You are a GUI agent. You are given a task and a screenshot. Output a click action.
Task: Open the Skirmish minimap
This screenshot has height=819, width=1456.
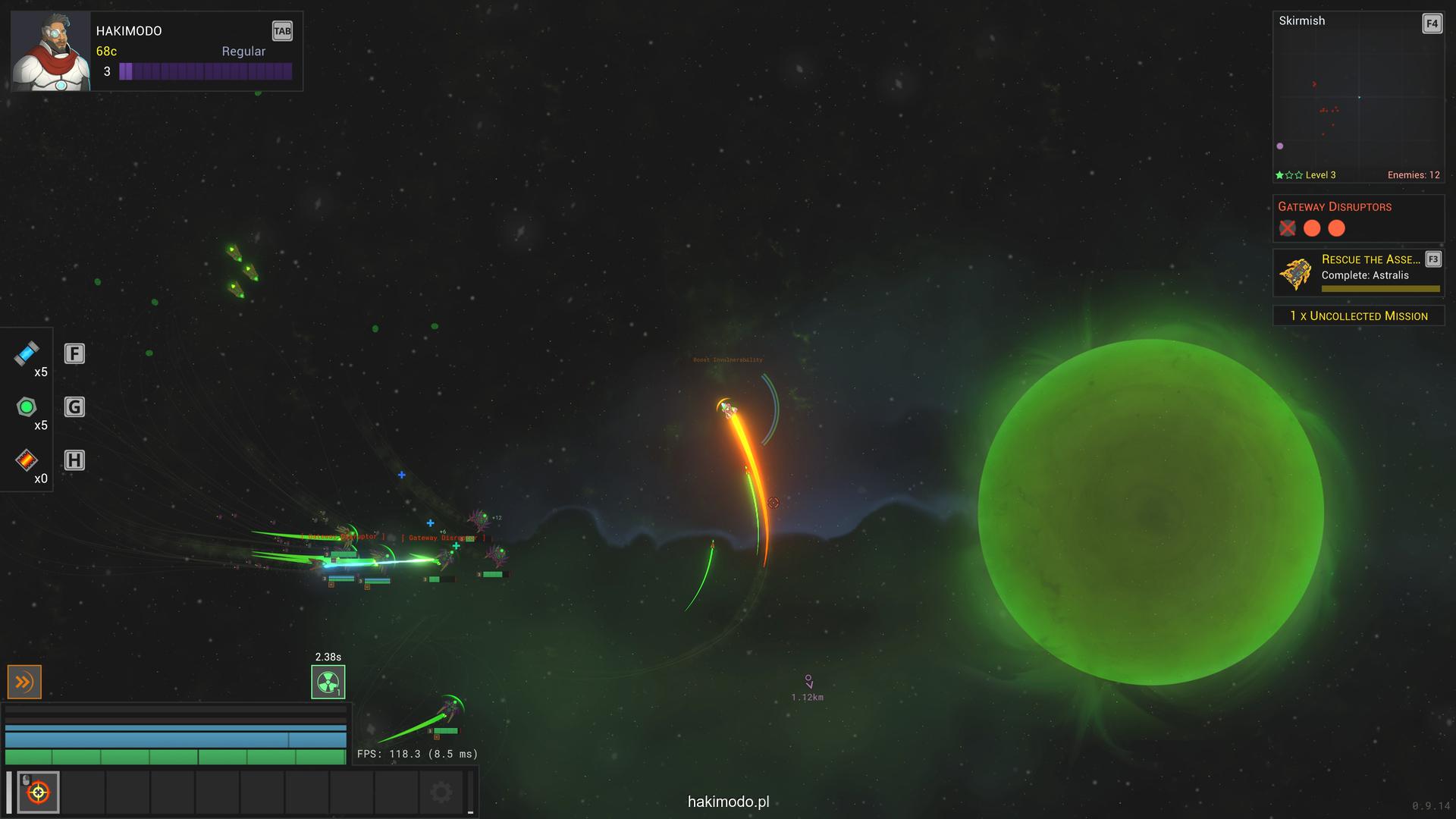[1357, 97]
